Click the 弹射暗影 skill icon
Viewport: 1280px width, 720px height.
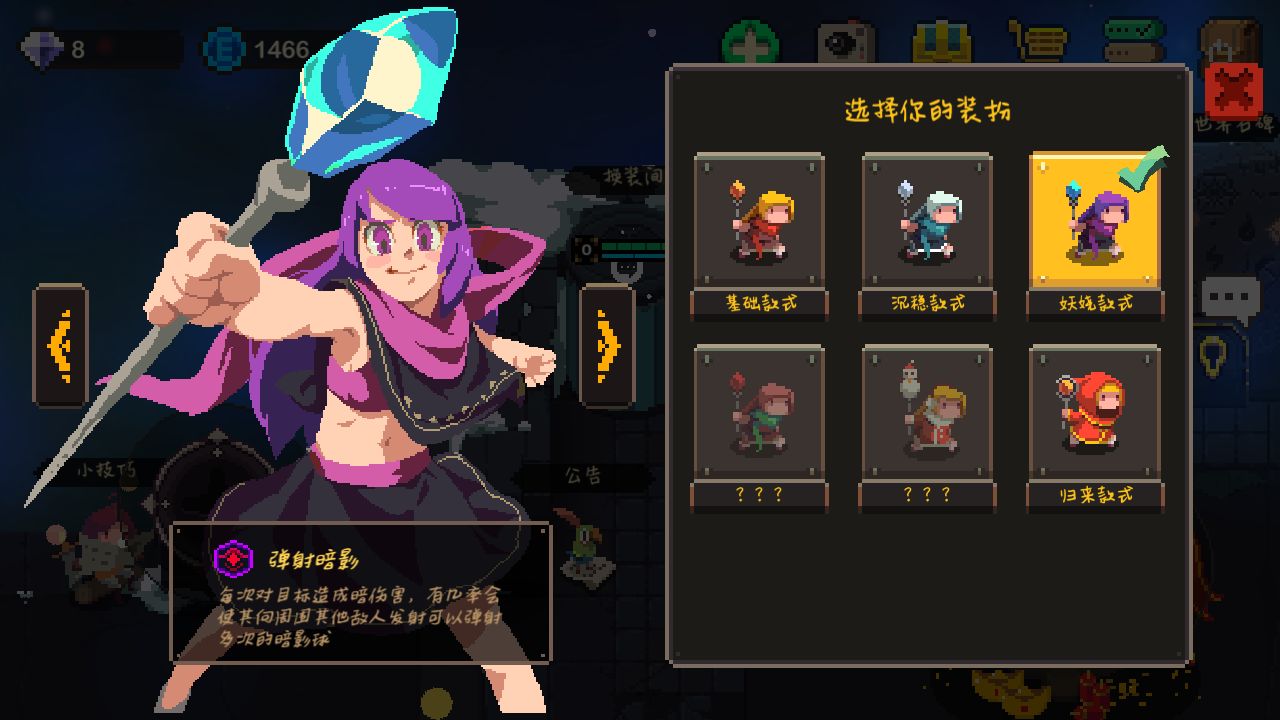(x=234, y=559)
